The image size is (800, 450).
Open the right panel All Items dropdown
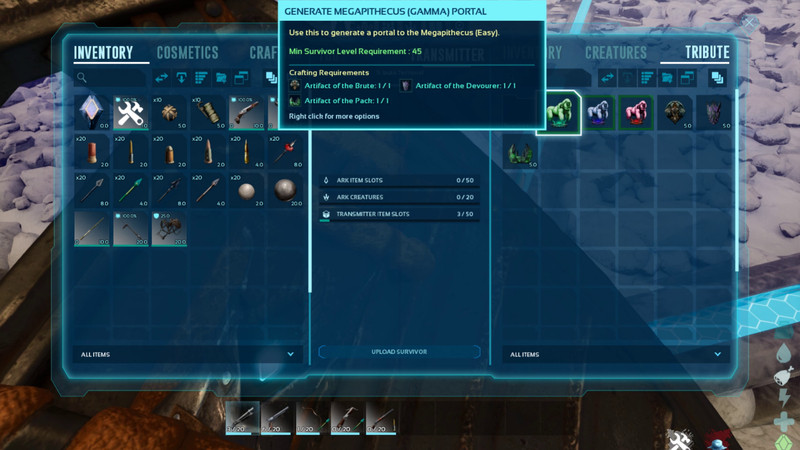616,354
